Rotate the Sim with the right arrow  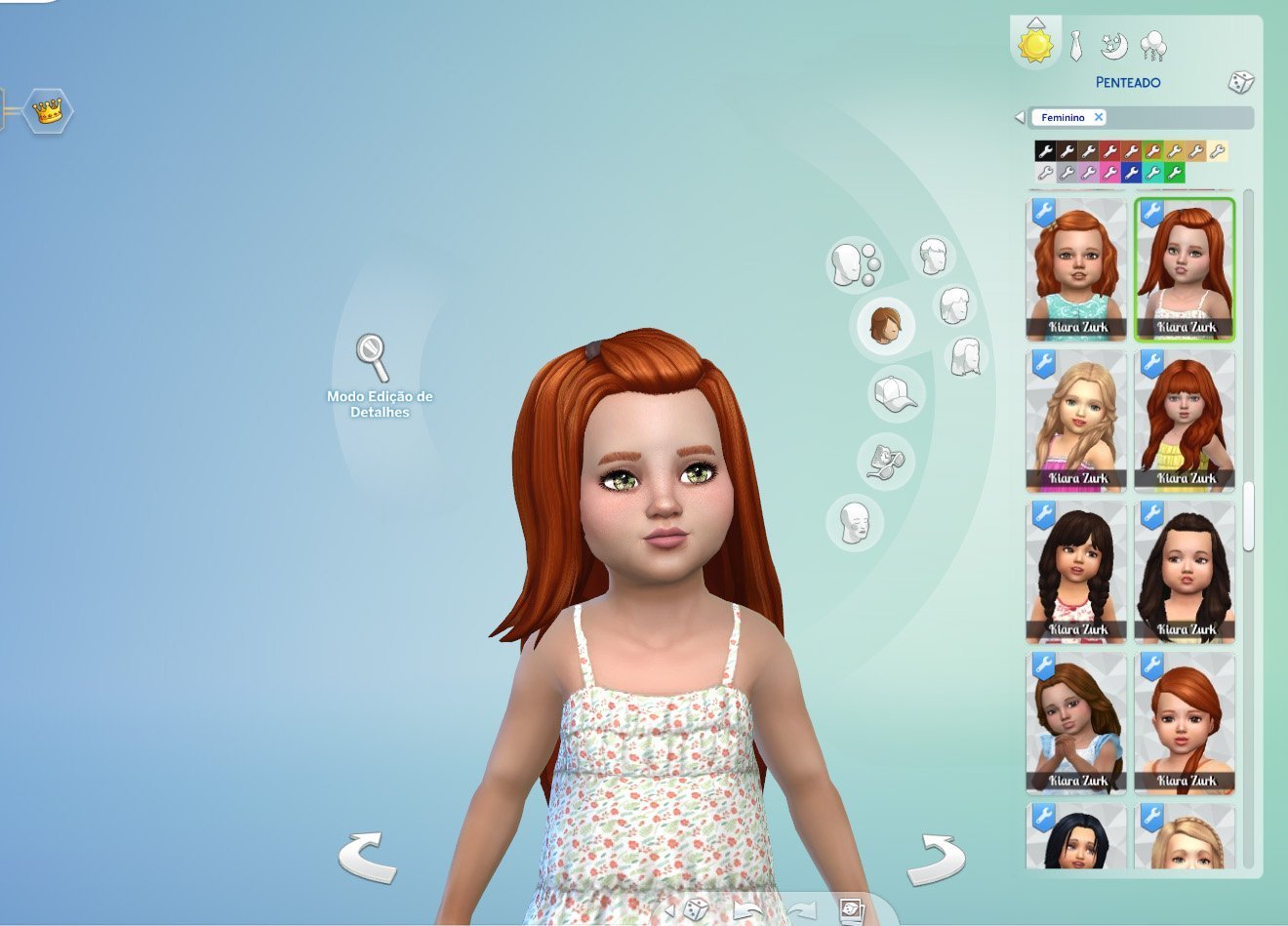click(935, 858)
